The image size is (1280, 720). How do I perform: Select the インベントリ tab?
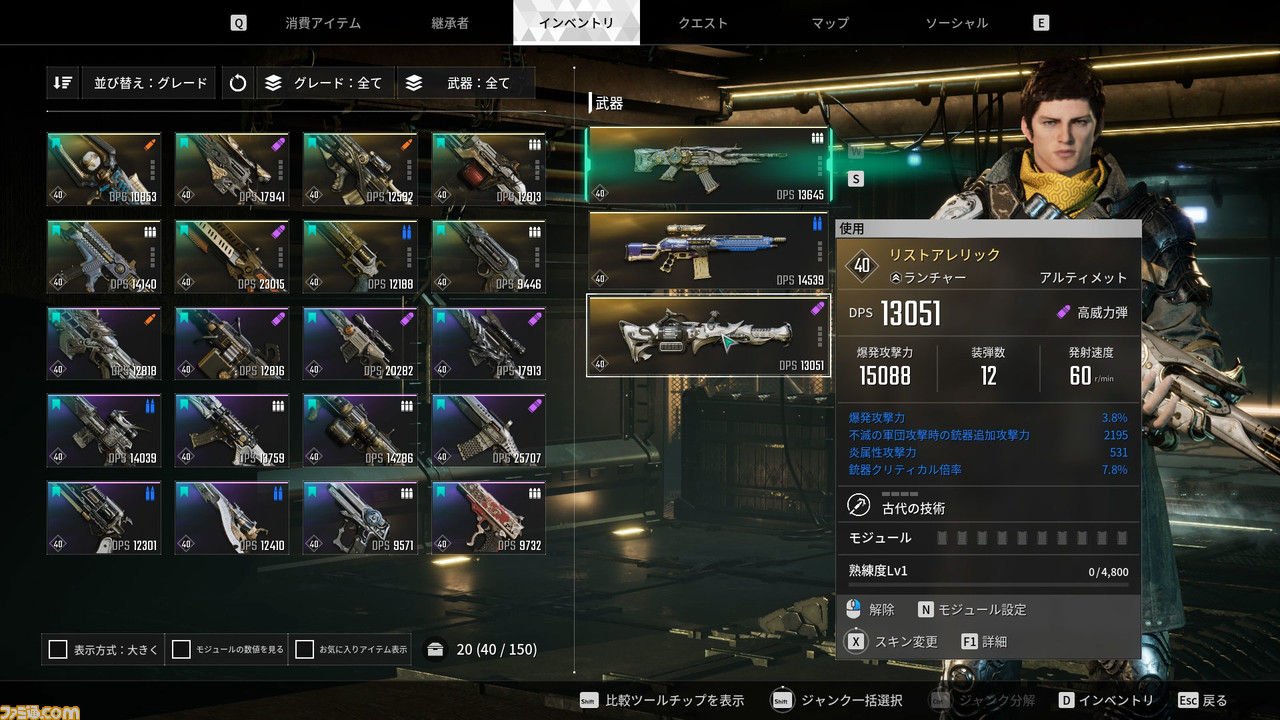(x=576, y=23)
